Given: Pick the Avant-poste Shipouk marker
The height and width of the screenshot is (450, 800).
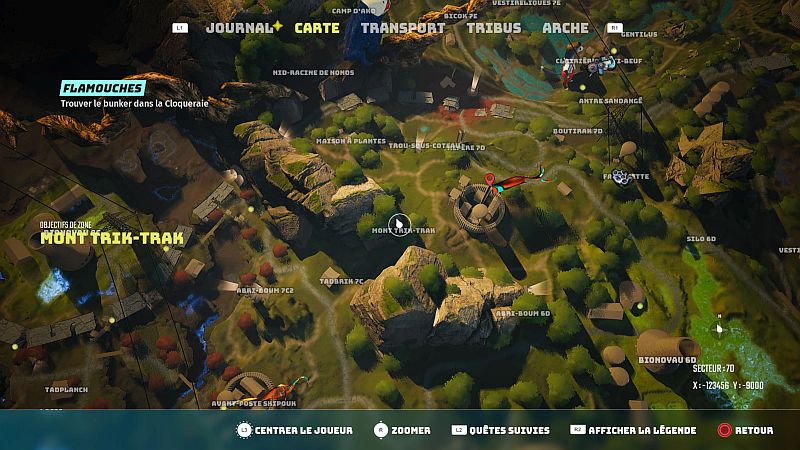Looking at the screenshot, I should (x=253, y=404).
